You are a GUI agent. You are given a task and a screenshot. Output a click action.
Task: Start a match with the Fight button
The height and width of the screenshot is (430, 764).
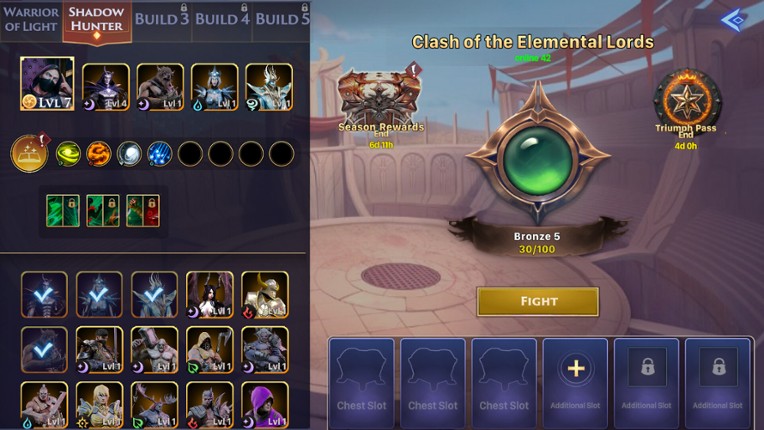[x=537, y=301]
